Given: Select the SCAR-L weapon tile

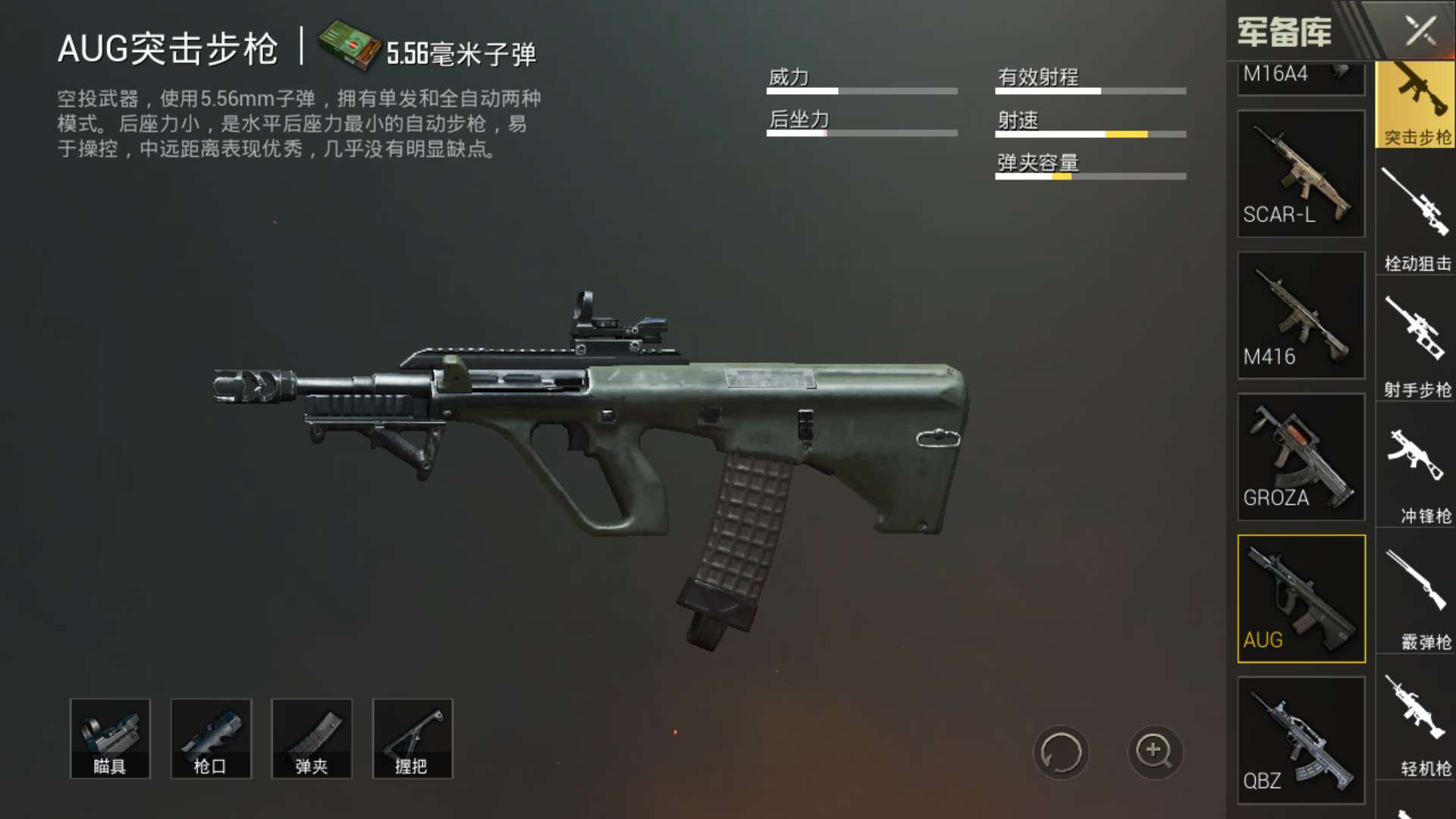Looking at the screenshot, I should click(1301, 174).
